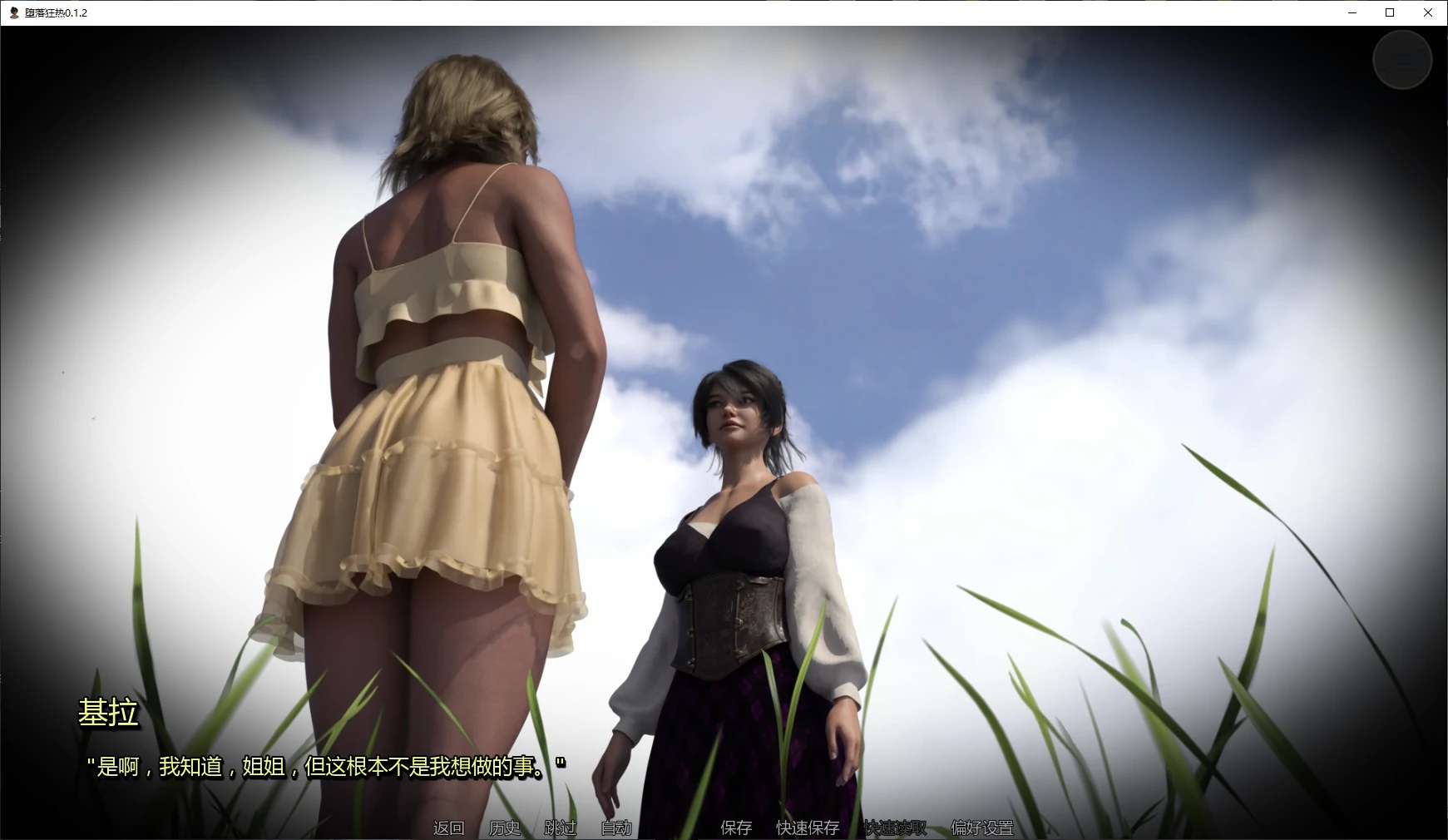Start fast-forwarding with 跳过
The height and width of the screenshot is (840, 1448).
[559, 828]
